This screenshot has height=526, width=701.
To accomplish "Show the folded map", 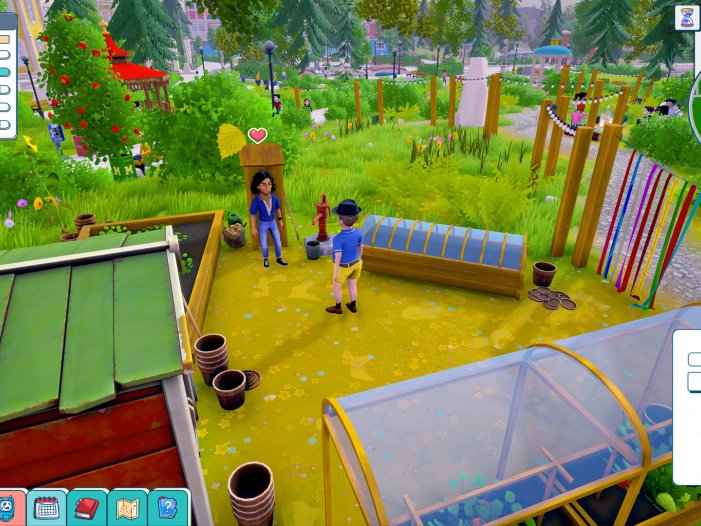I will tap(127, 507).
